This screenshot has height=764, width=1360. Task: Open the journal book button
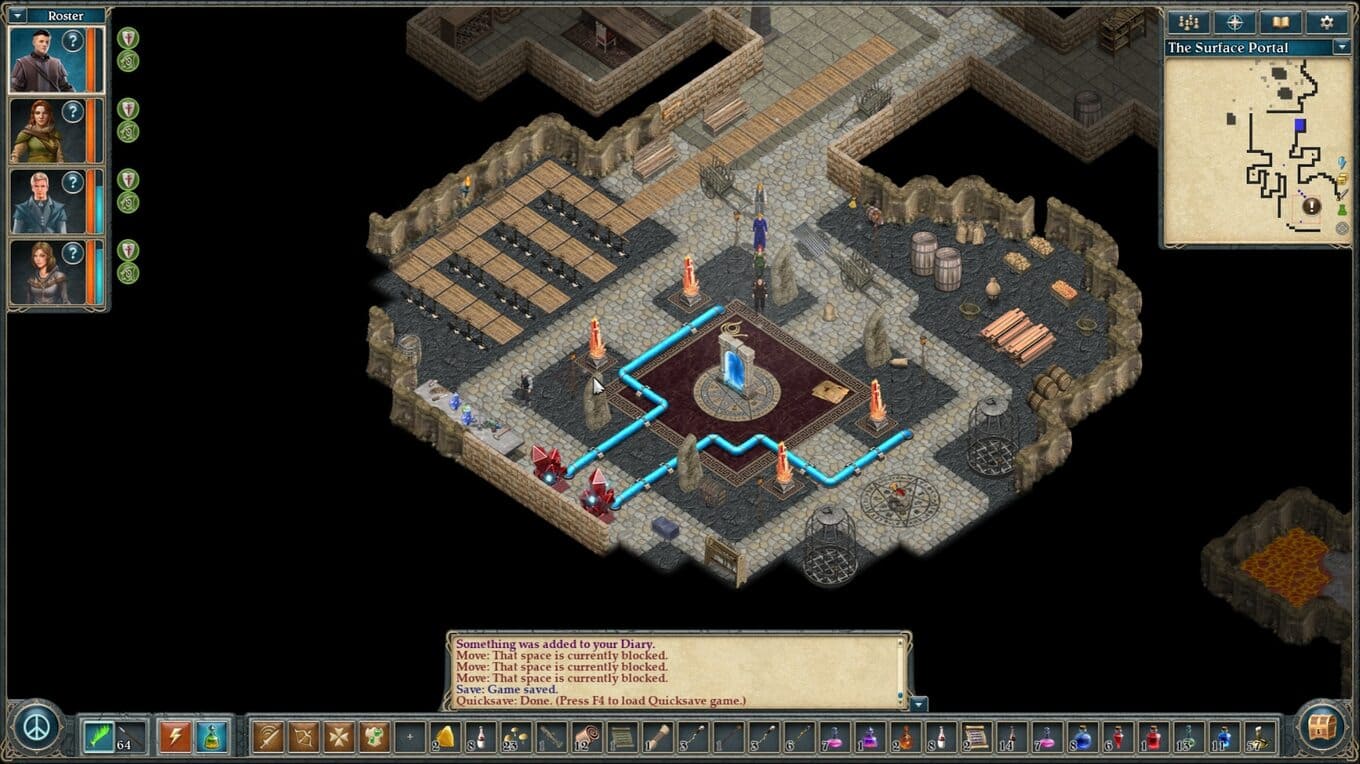(x=1280, y=22)
